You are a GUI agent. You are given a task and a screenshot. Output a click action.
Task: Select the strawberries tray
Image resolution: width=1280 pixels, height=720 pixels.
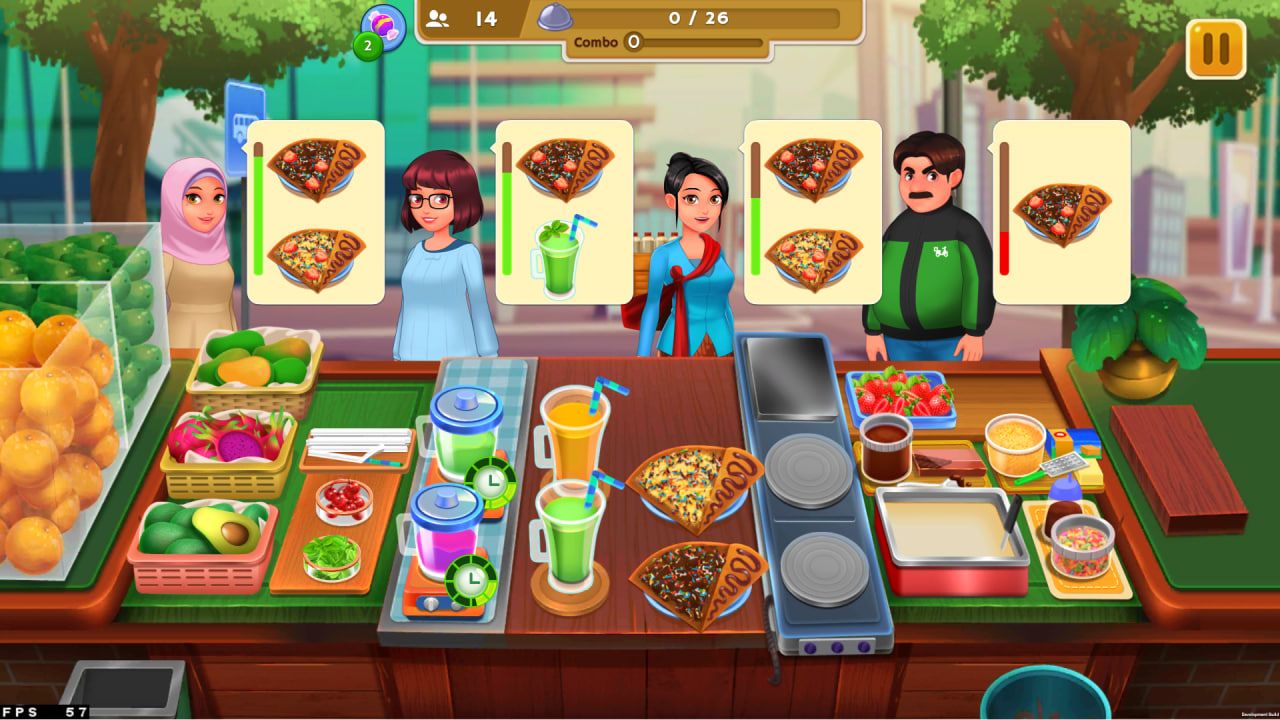[899, 395]
